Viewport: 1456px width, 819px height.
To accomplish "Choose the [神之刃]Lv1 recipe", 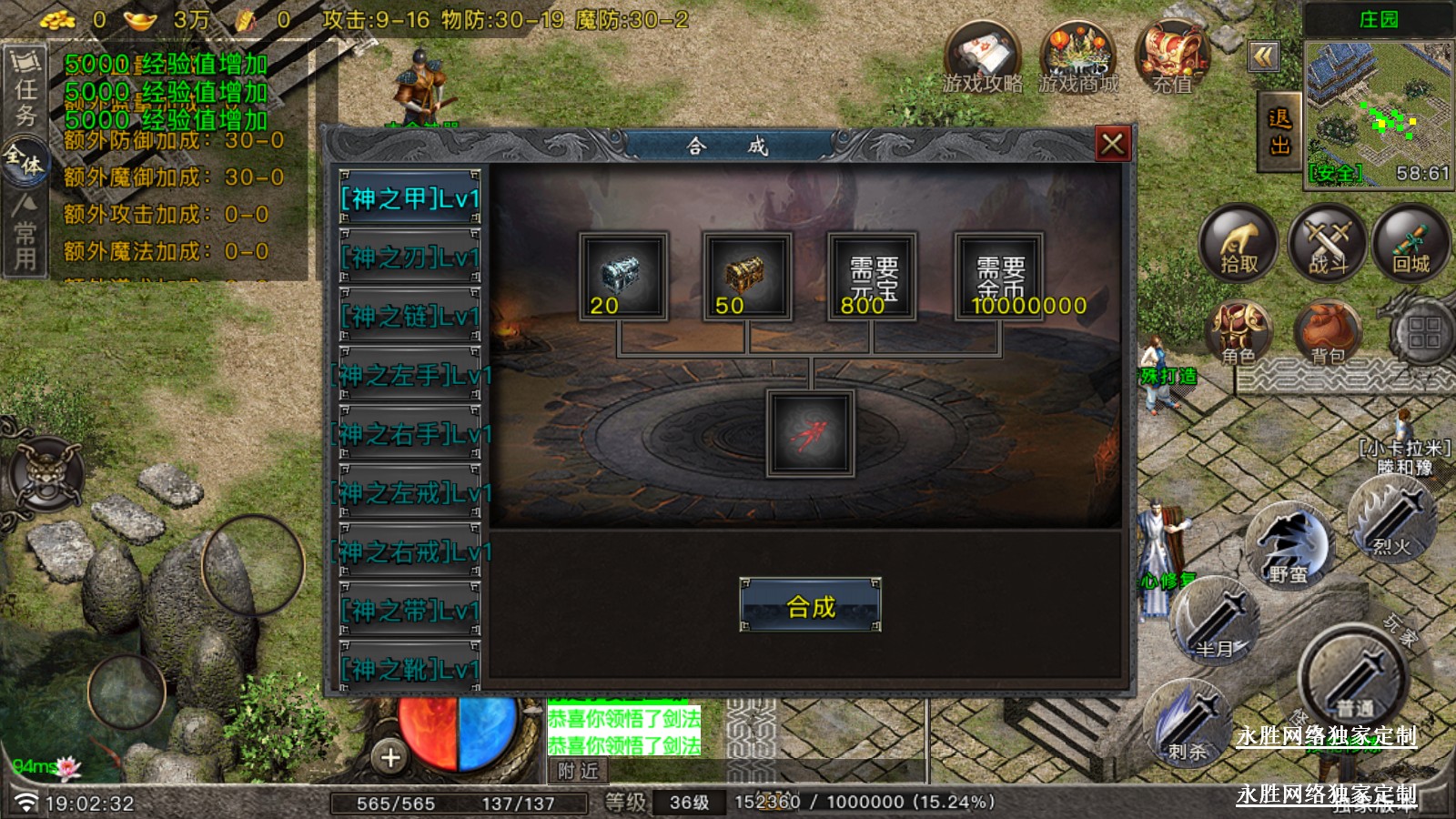I will coord(409,258).
